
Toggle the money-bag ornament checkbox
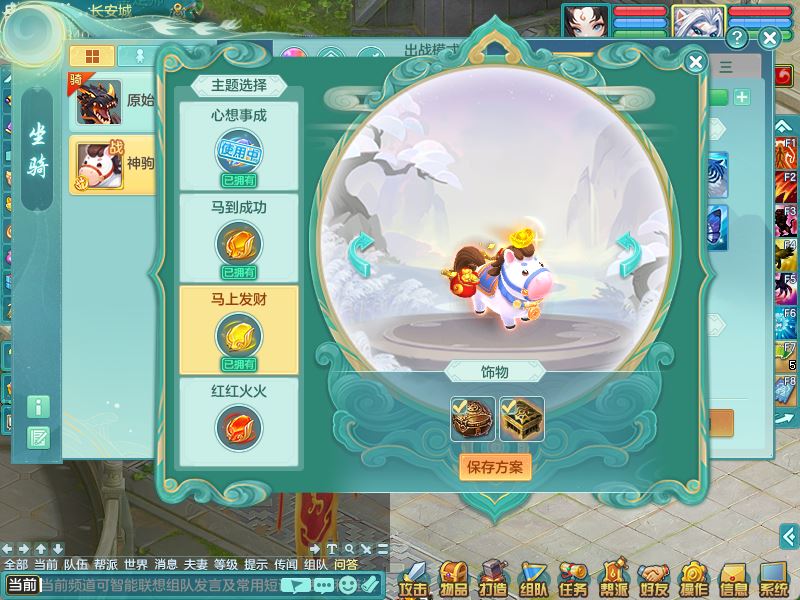[472, 419]
